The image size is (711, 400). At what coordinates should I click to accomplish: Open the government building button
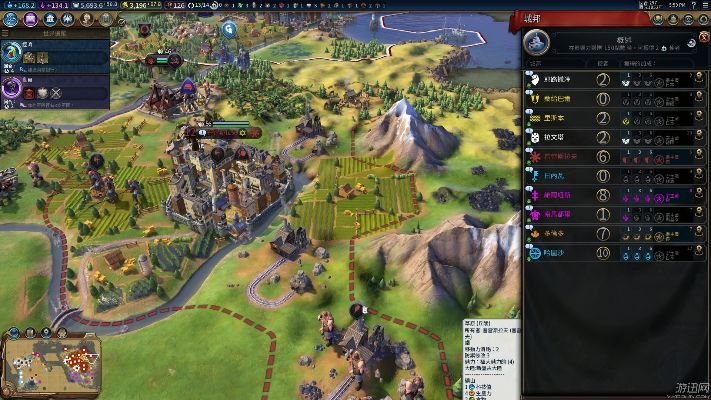pos(48,18)
